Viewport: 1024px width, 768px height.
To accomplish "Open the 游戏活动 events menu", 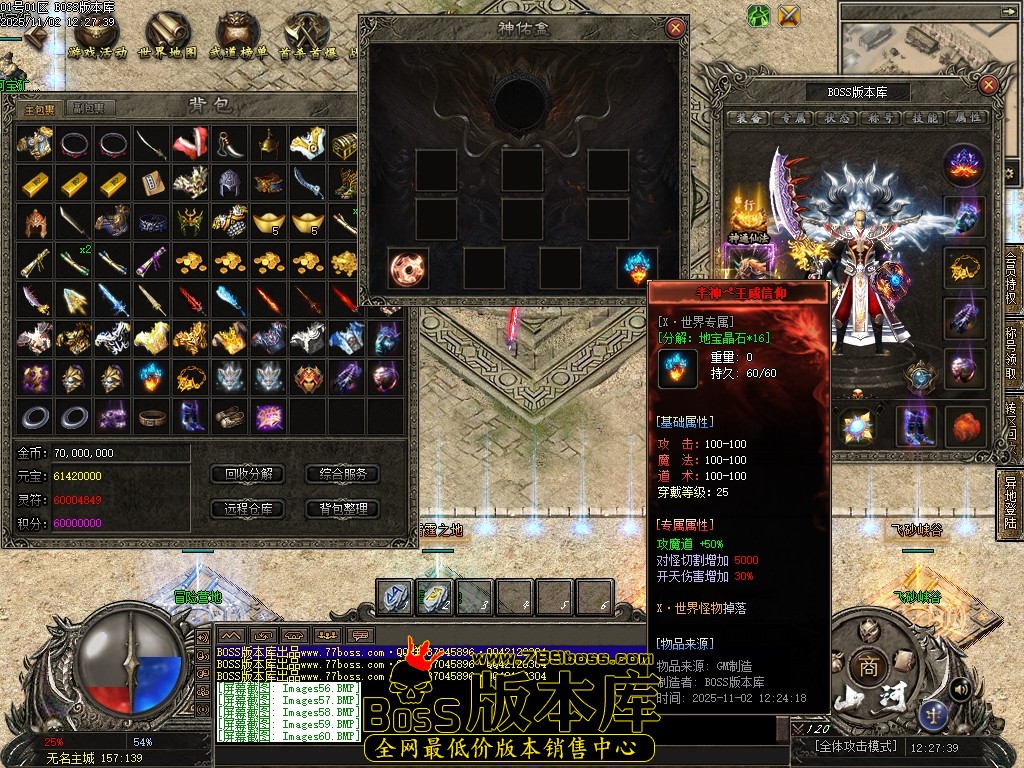I will (98, 38).
